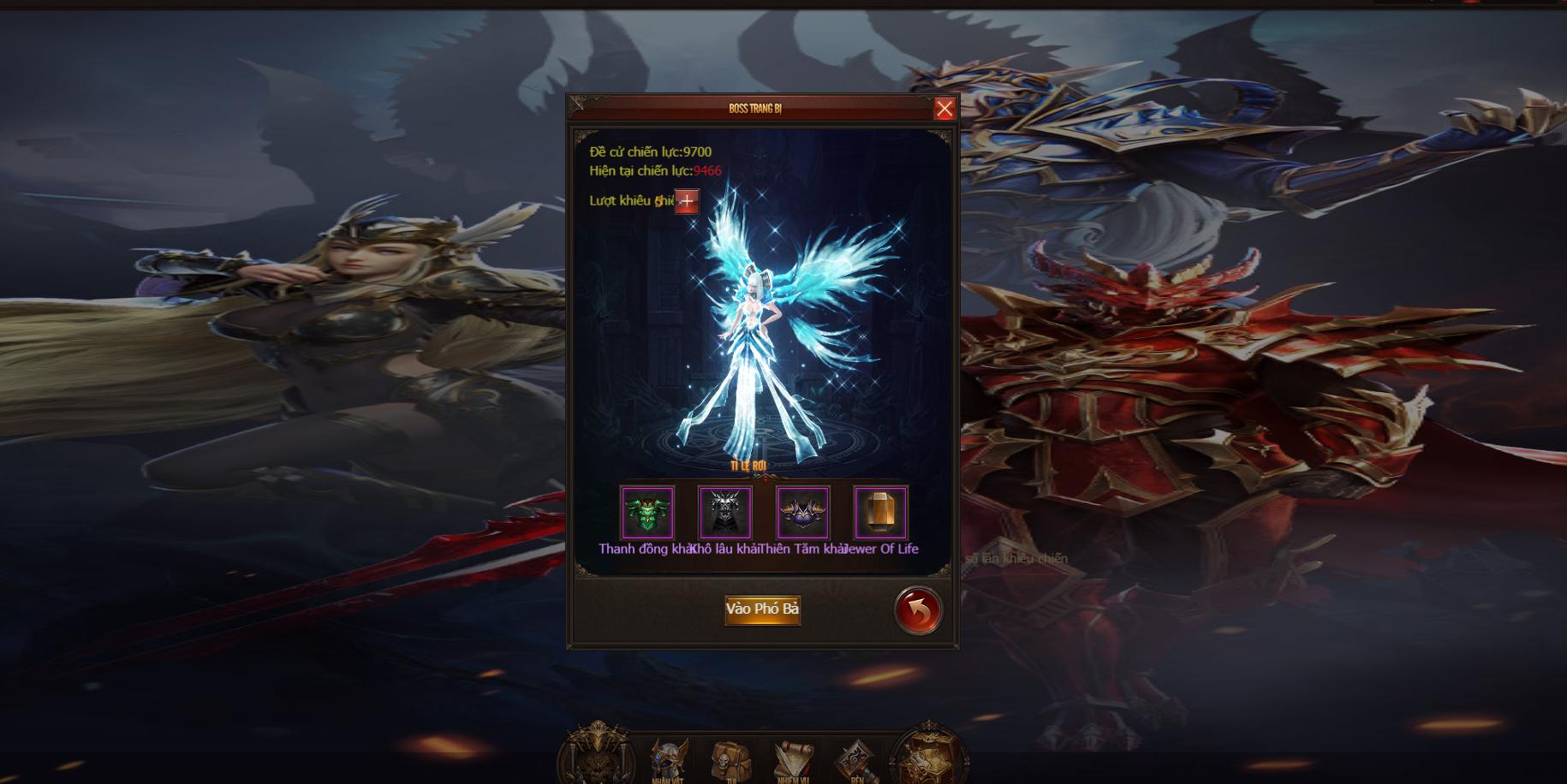
Task: Inspect the Khô lâu khải skull armor
Action: click(x=725, y=513)
